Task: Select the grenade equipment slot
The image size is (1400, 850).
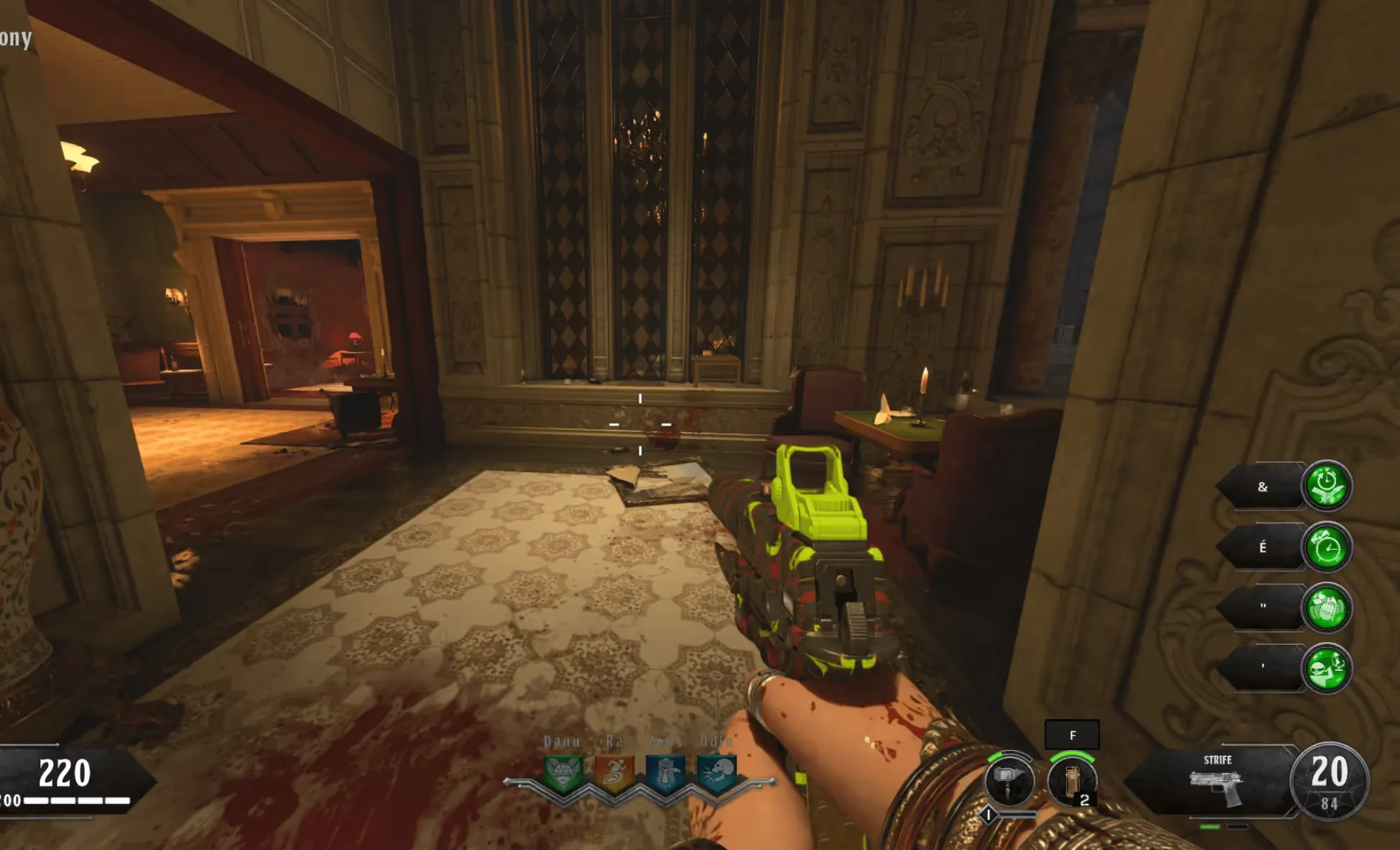Action: [1072, 782]
